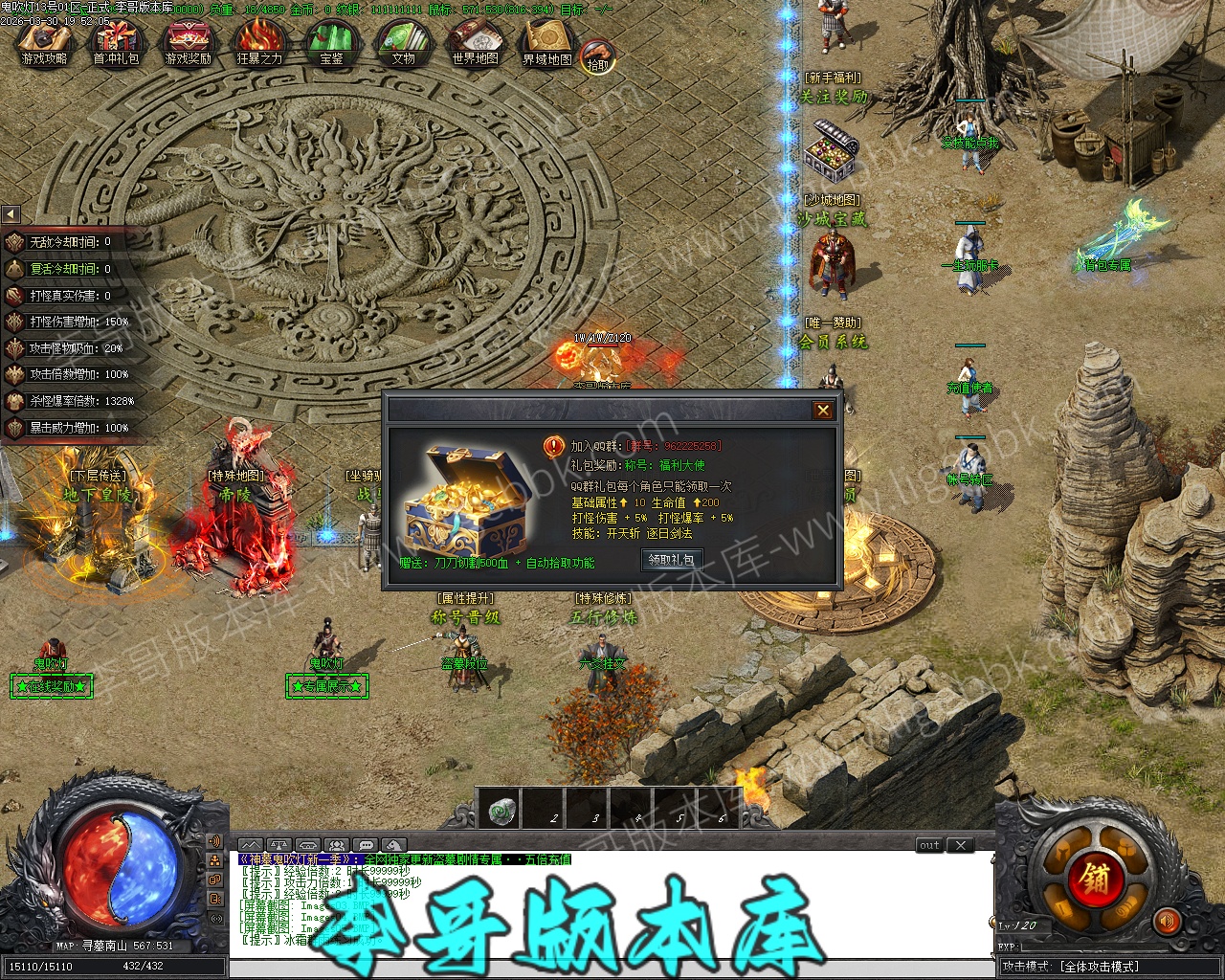
Task: Collapse the buff stats panel arrow
Action: pos(11,214)
